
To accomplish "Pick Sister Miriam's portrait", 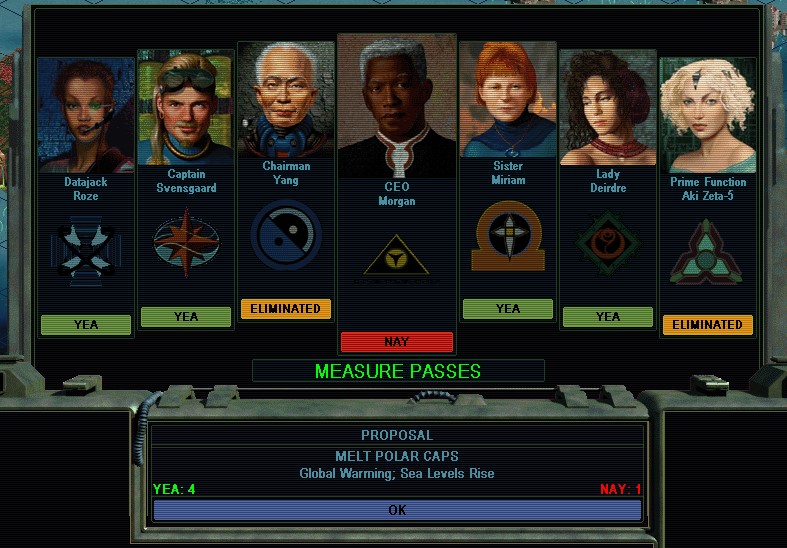I will click(x=507, y=100).
